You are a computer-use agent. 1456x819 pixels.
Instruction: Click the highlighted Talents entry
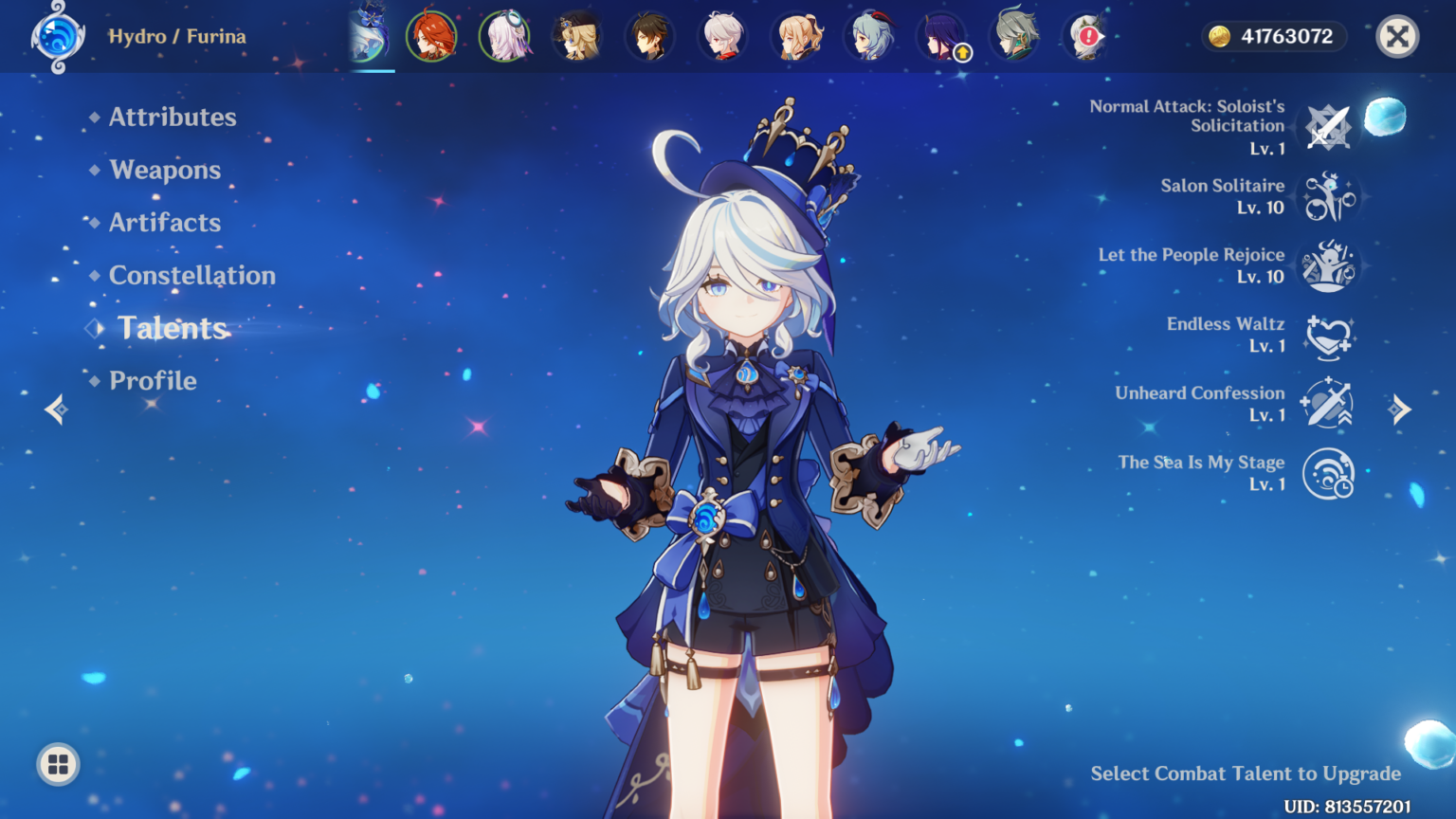coord(173,329)
